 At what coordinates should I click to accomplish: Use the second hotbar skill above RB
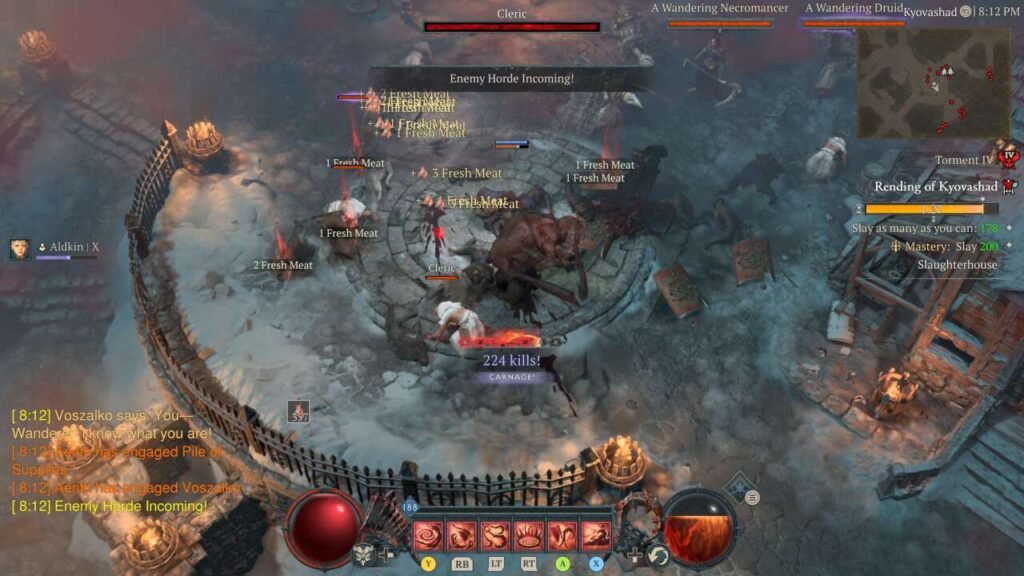tap(461, 536)
